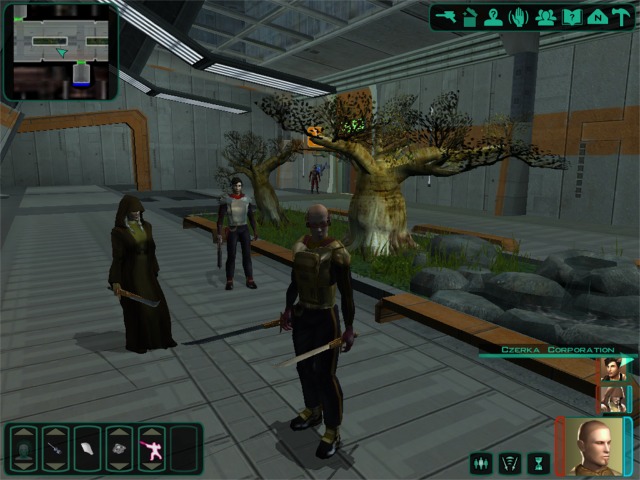Image resolution: width=640 pixels, height=480 pixels.
Task: Open options via the hammer icon
Action: coord(622,16)
